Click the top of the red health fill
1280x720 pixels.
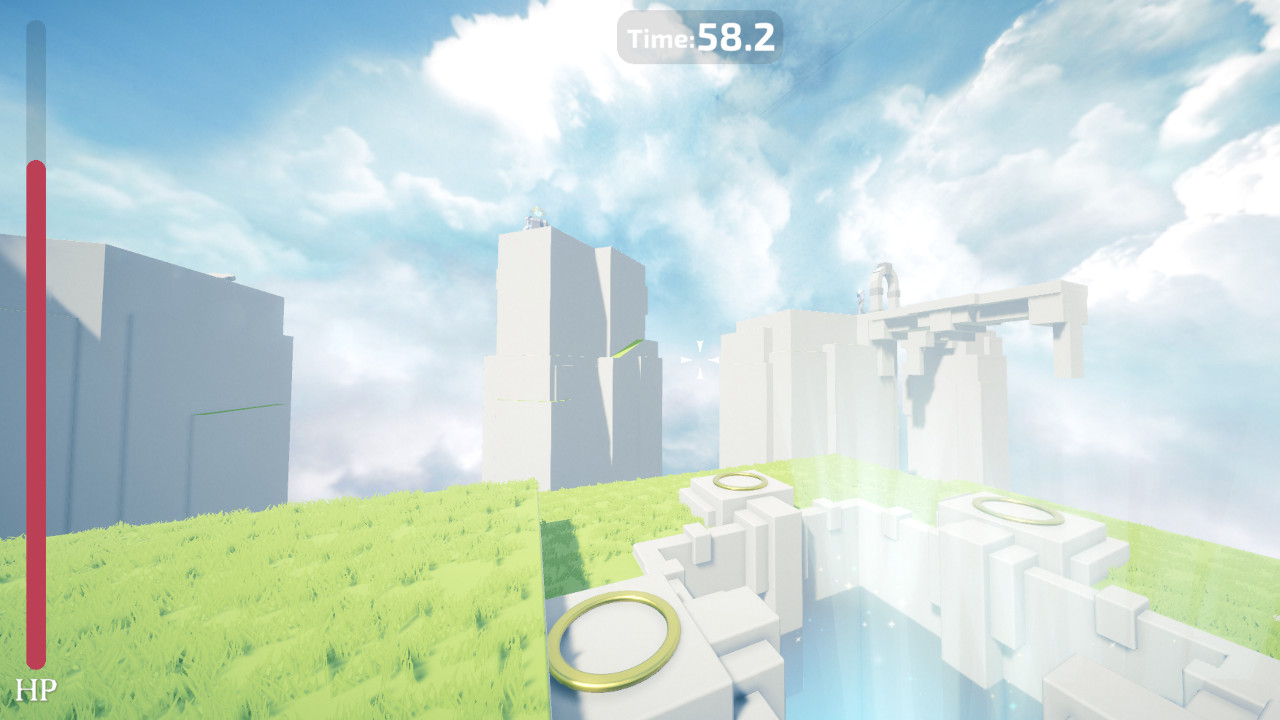(x=36, y=165)
